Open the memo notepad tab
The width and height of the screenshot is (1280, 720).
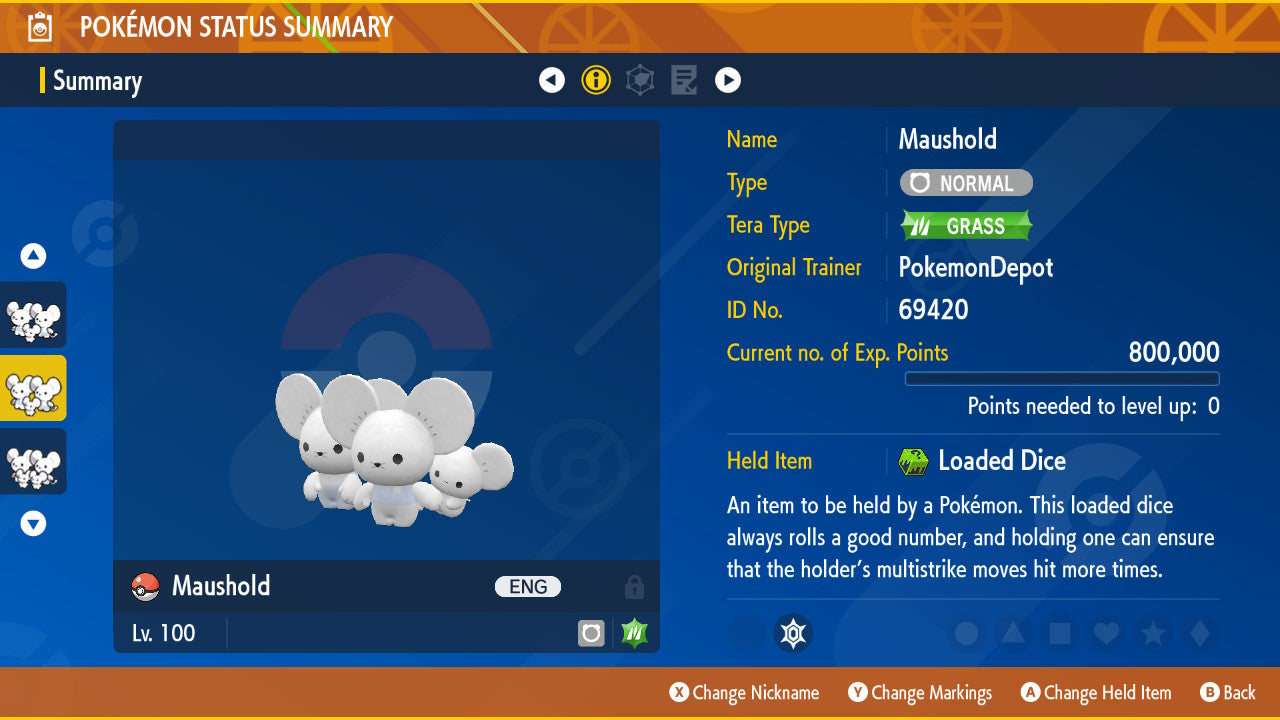684,80
